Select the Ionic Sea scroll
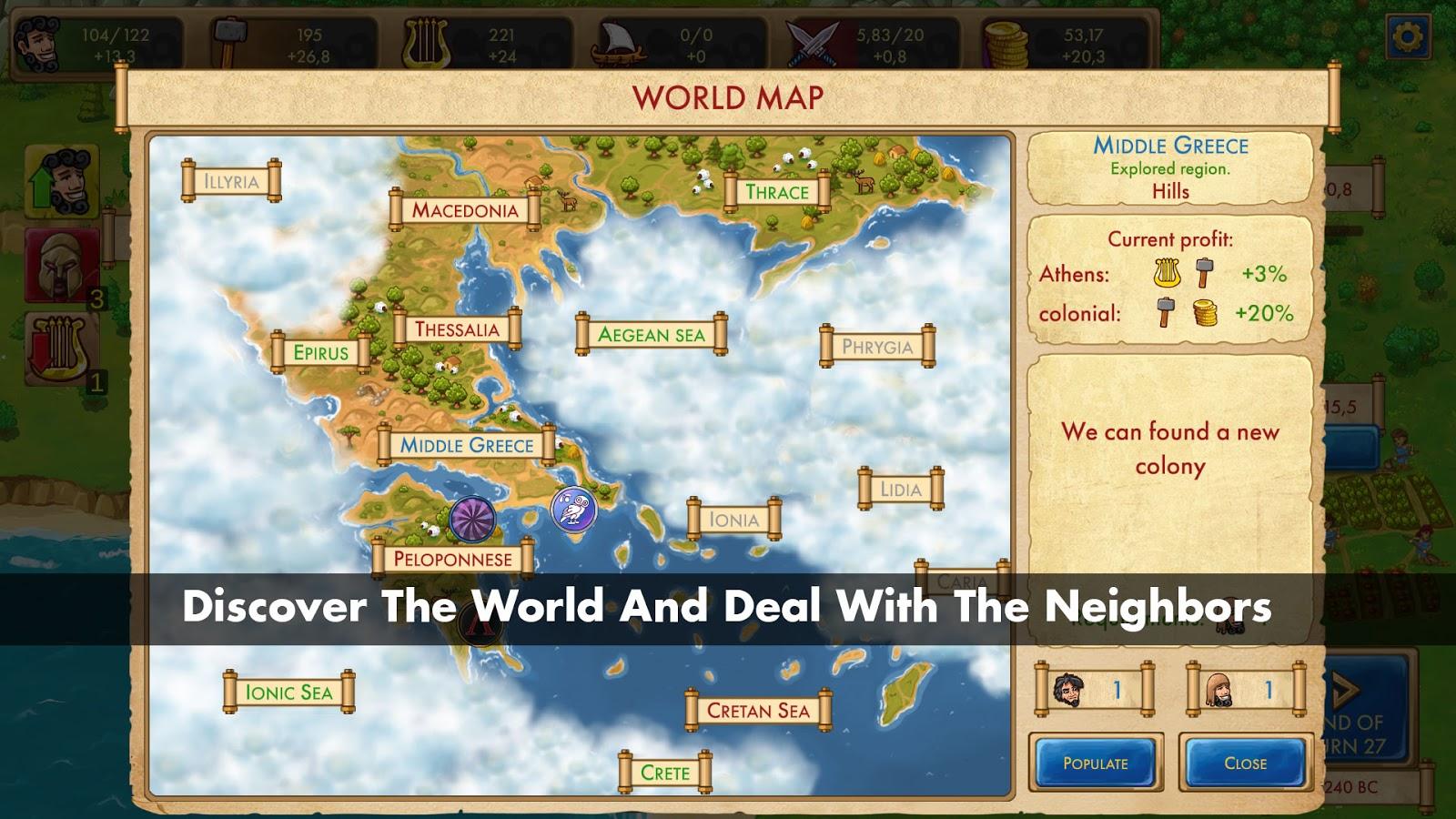The height and width of the screenshot is (819, 1456). point(288,693)
